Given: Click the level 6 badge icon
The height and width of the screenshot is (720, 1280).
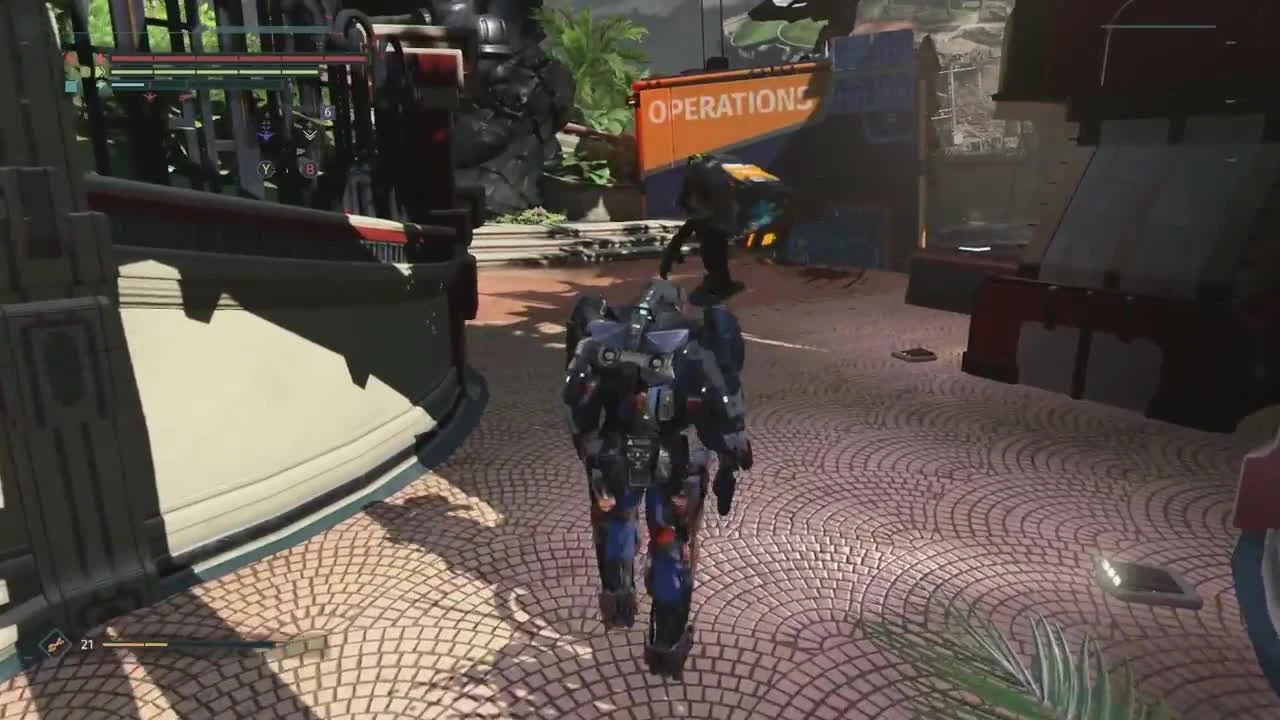Looking at the screenshot, I should click(x=328, y=113).
